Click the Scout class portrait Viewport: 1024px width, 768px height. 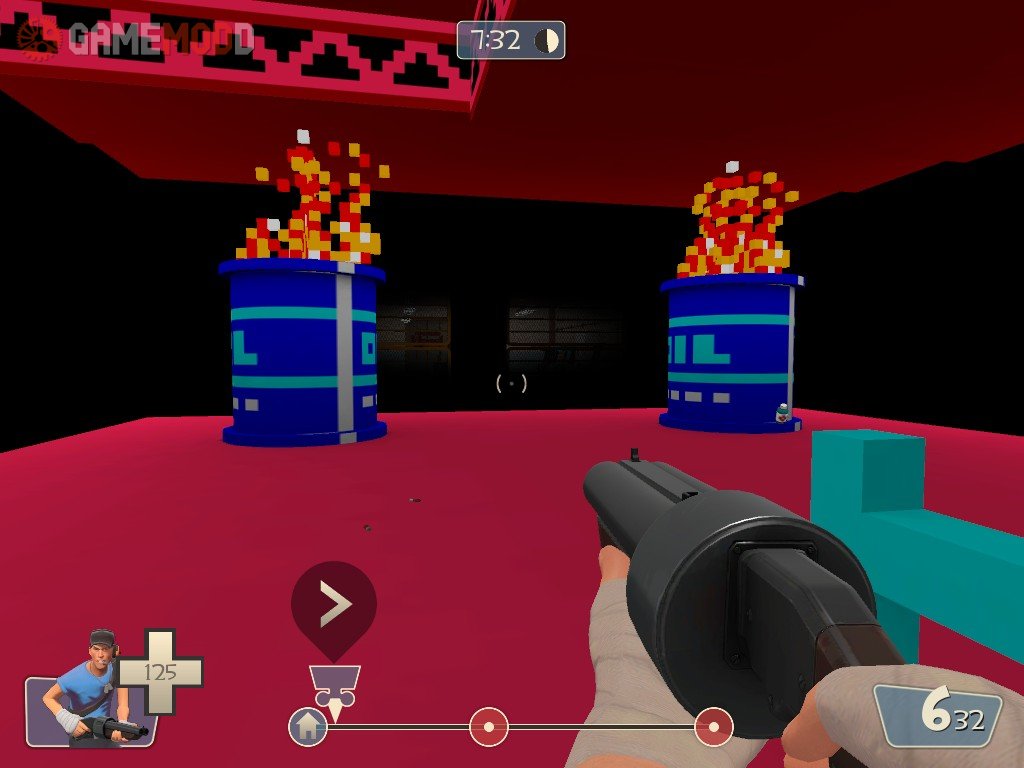click(90, 690)
